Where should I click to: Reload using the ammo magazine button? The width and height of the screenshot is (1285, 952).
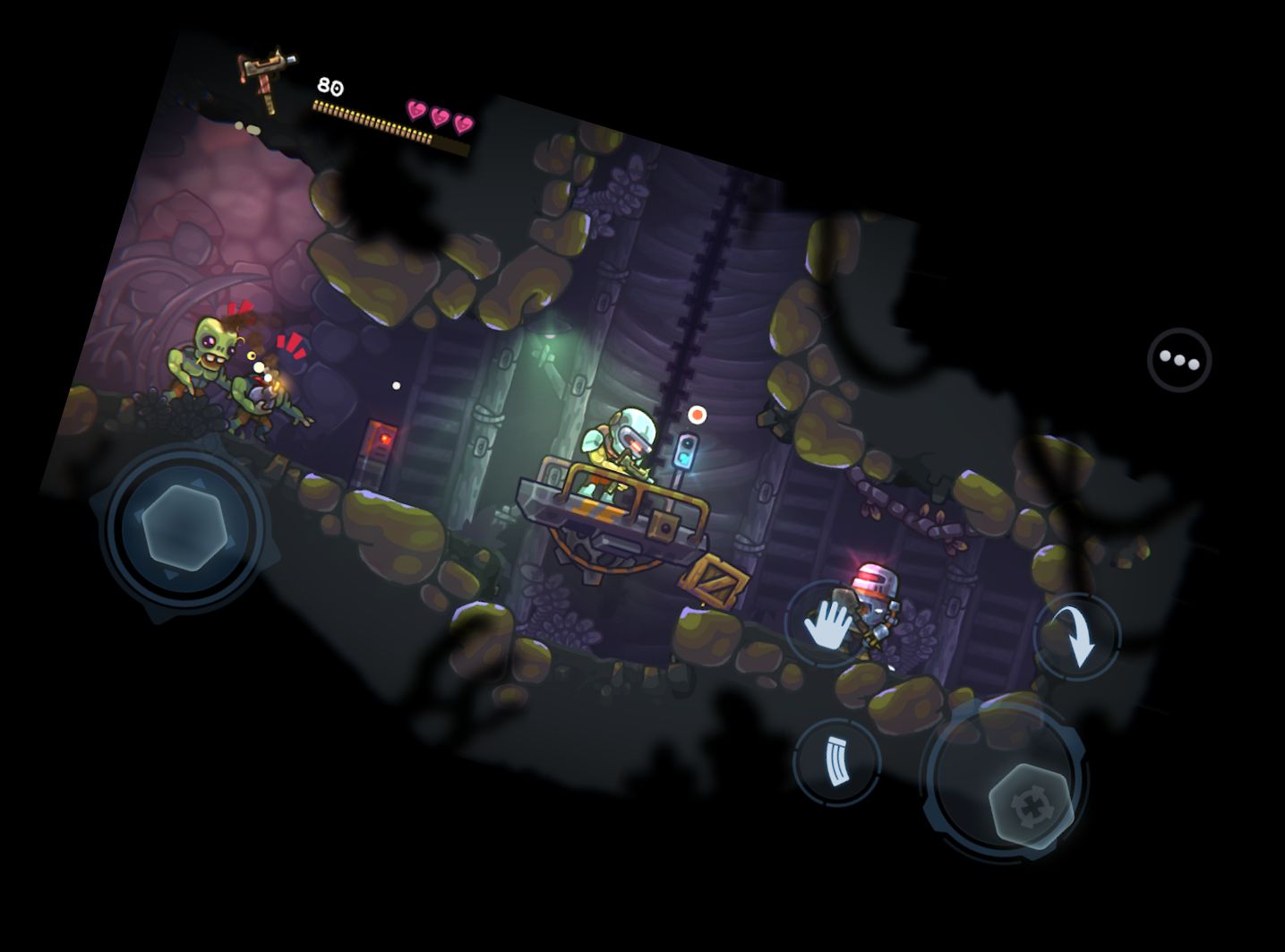pos(836,760)
